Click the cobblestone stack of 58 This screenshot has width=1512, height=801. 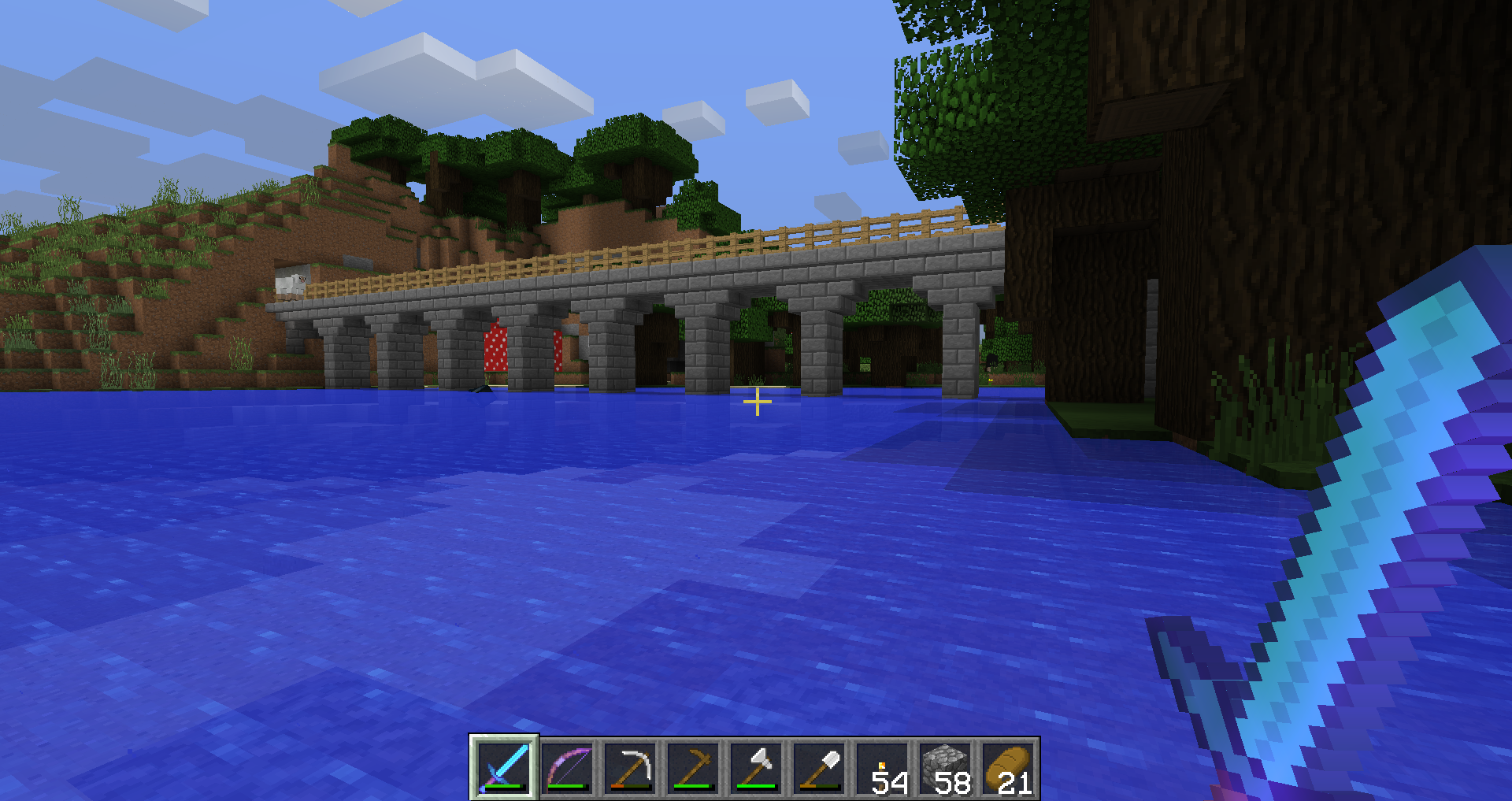pos(945,768)
